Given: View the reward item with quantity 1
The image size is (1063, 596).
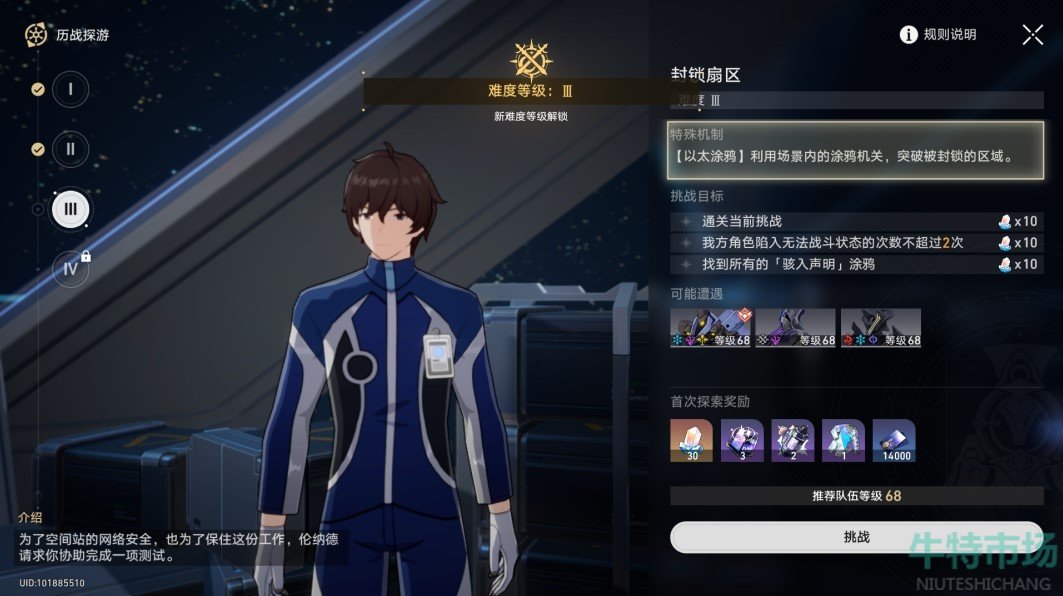Looking at the screenshot, I should (x=843, y=441).
